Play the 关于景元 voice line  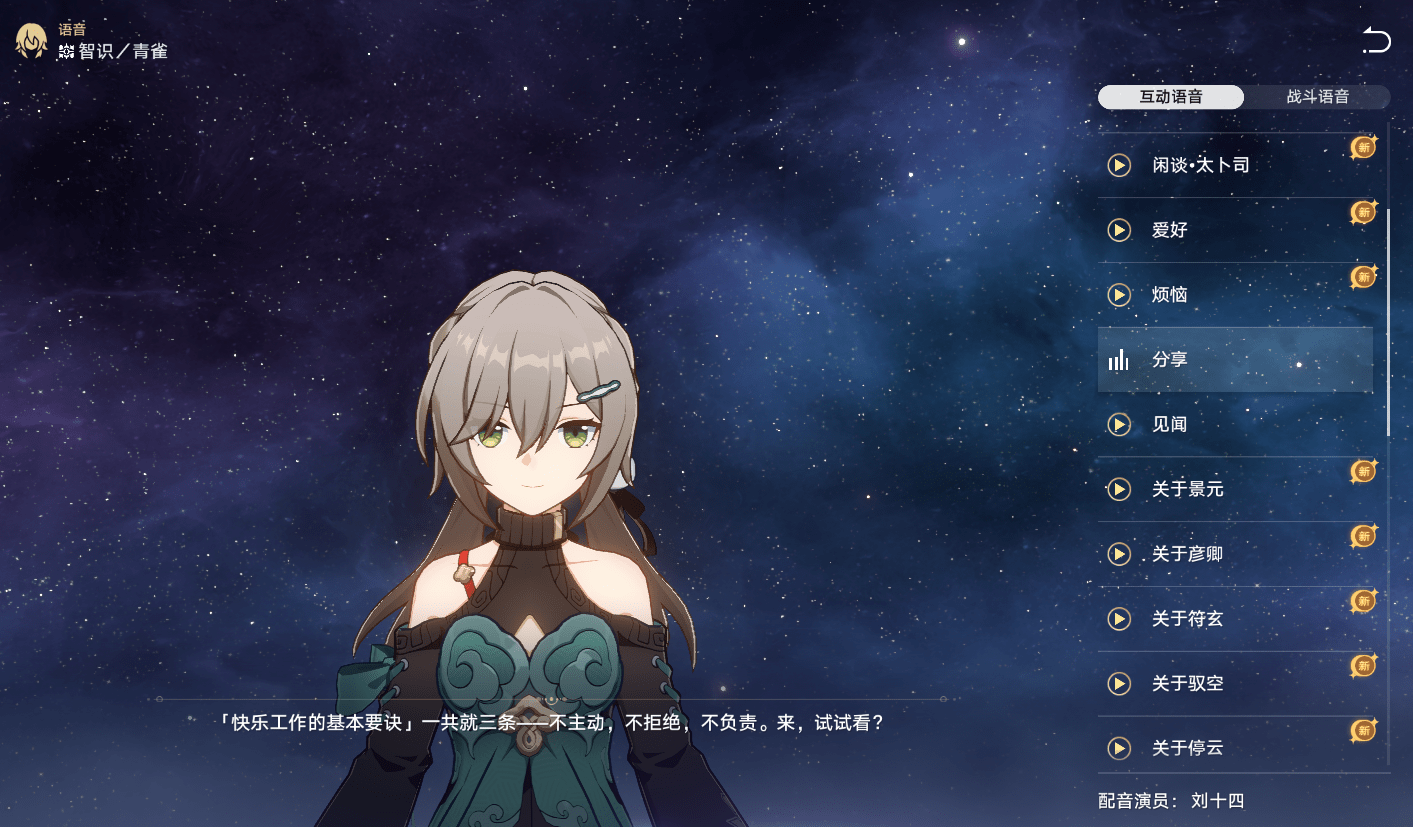tap(1119, 489)
